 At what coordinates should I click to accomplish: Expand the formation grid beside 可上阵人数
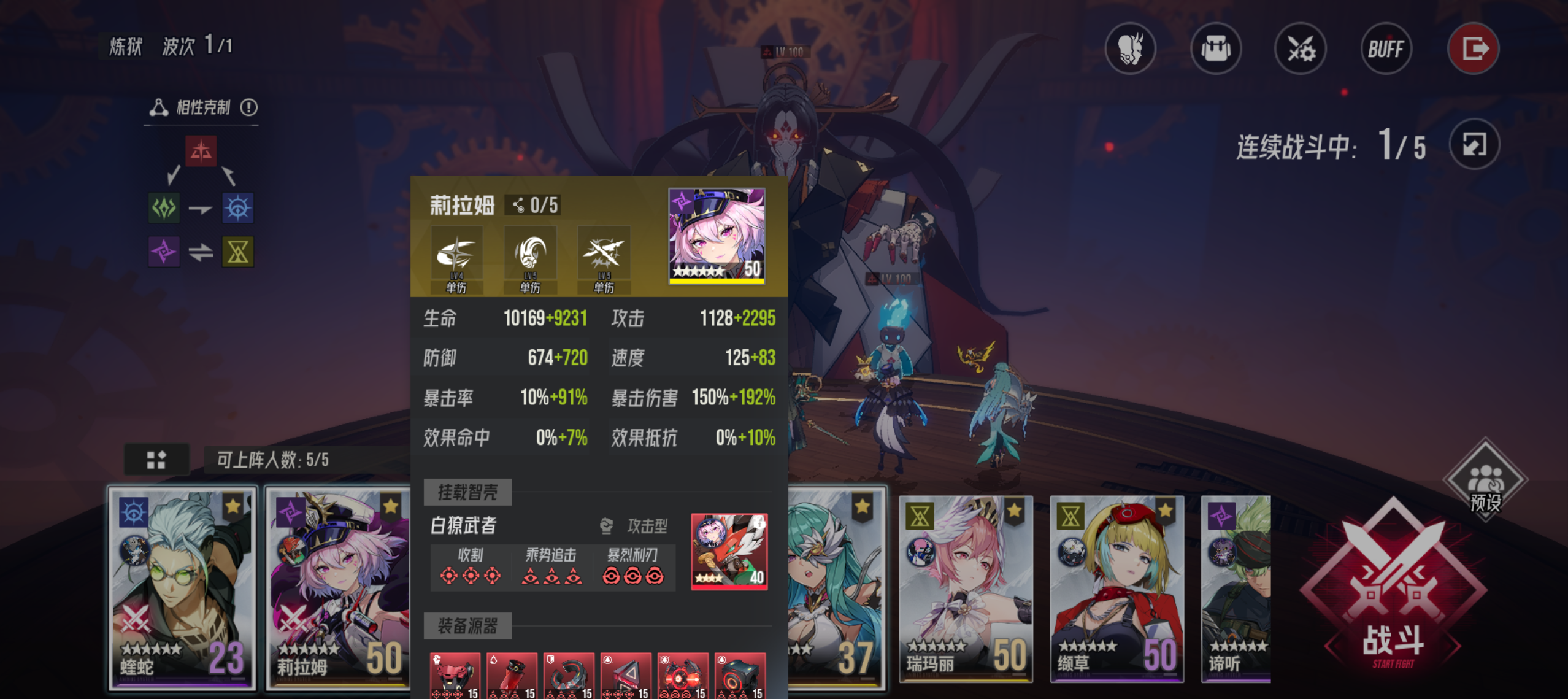coord(156,459)
